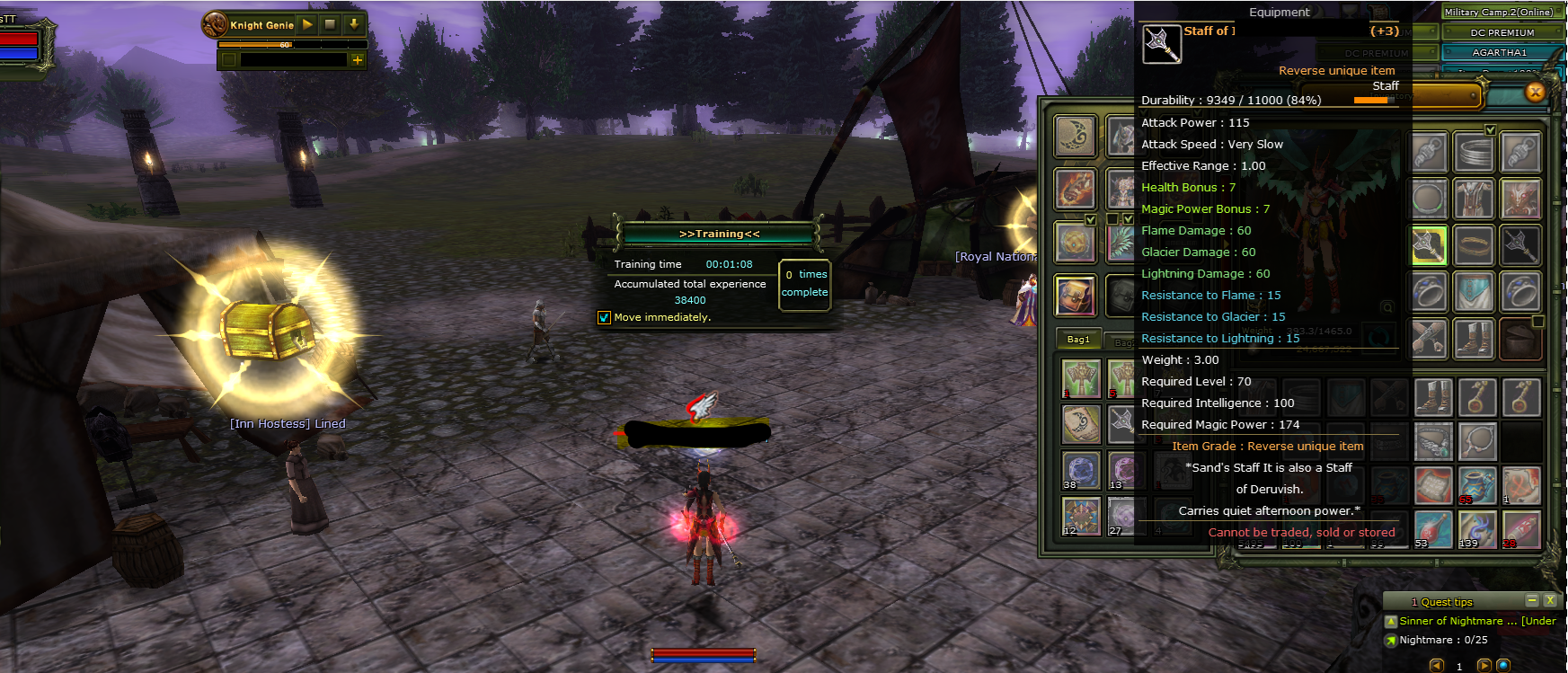This screenshot has height=673, width=1568.
Task: Enable the checkmark above the golden orb icon
Action: click(1090, 217)
